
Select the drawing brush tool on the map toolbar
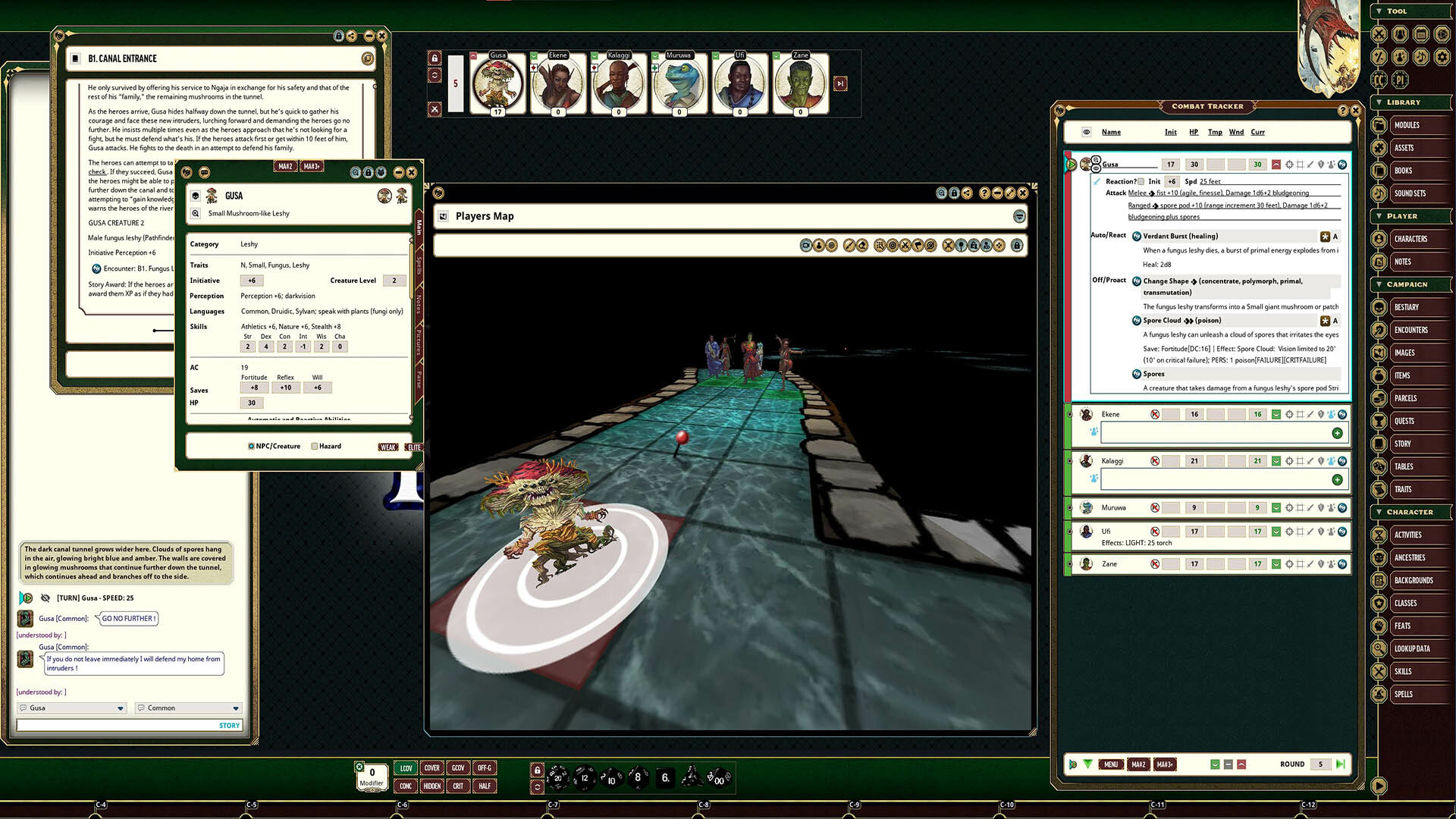(x=849, y=245)
